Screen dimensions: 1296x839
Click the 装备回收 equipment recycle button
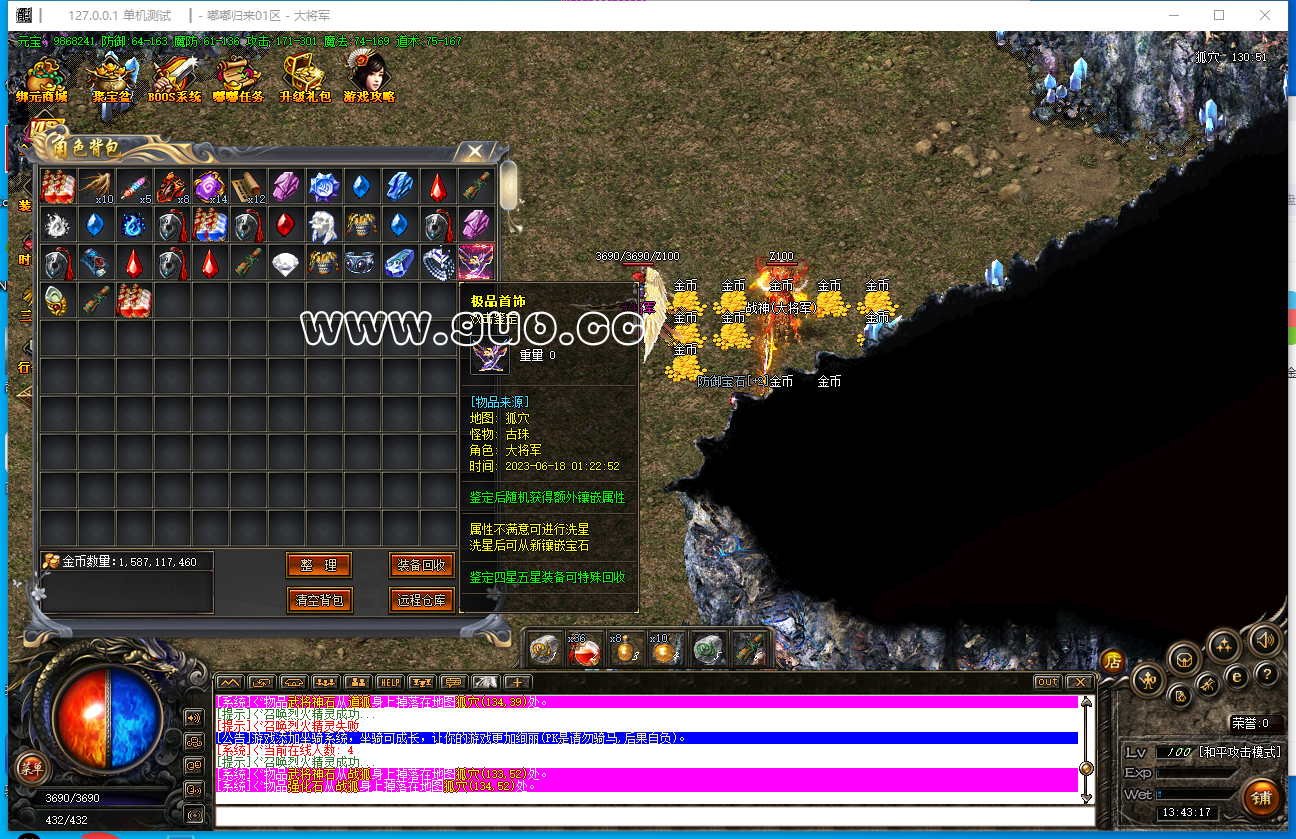coord(422,565)
